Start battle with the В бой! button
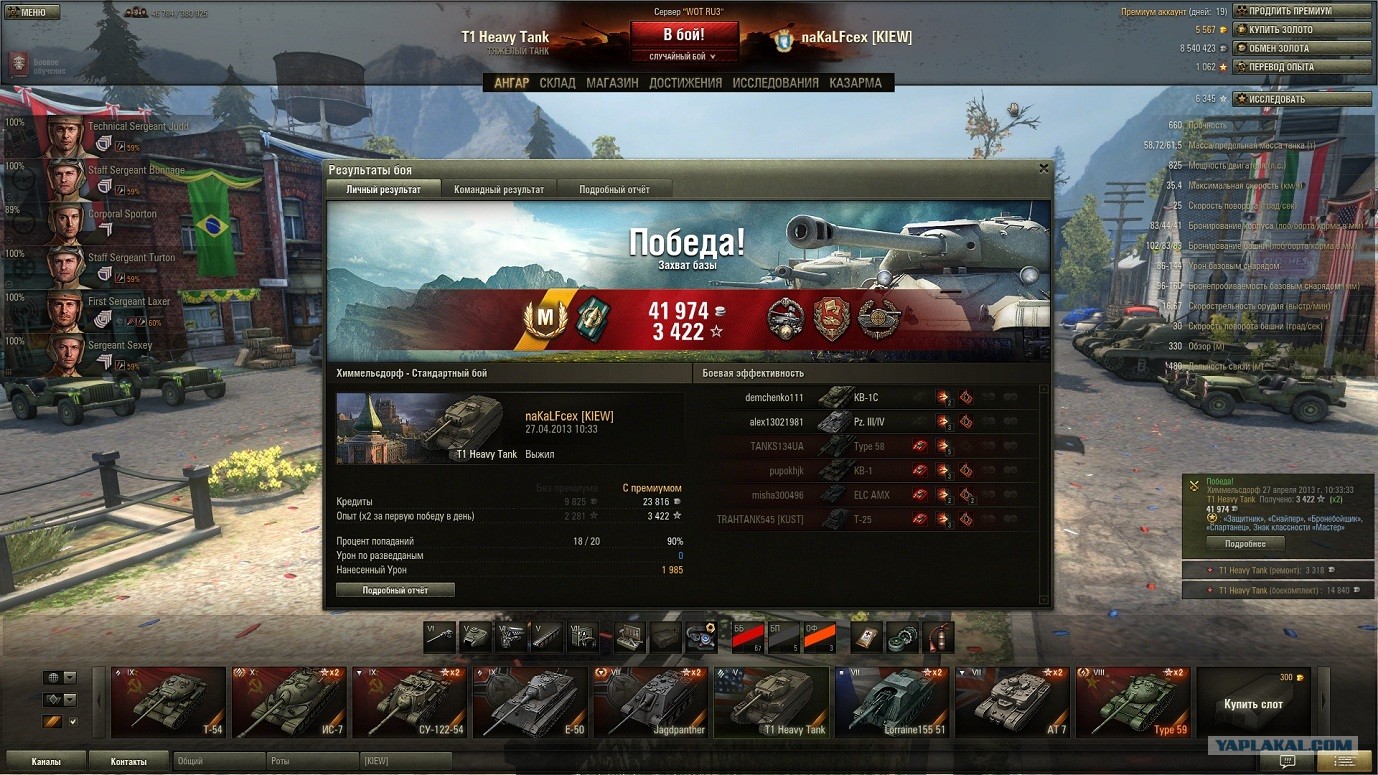Screen dimensions: 1378x775 tap(684, 35)
